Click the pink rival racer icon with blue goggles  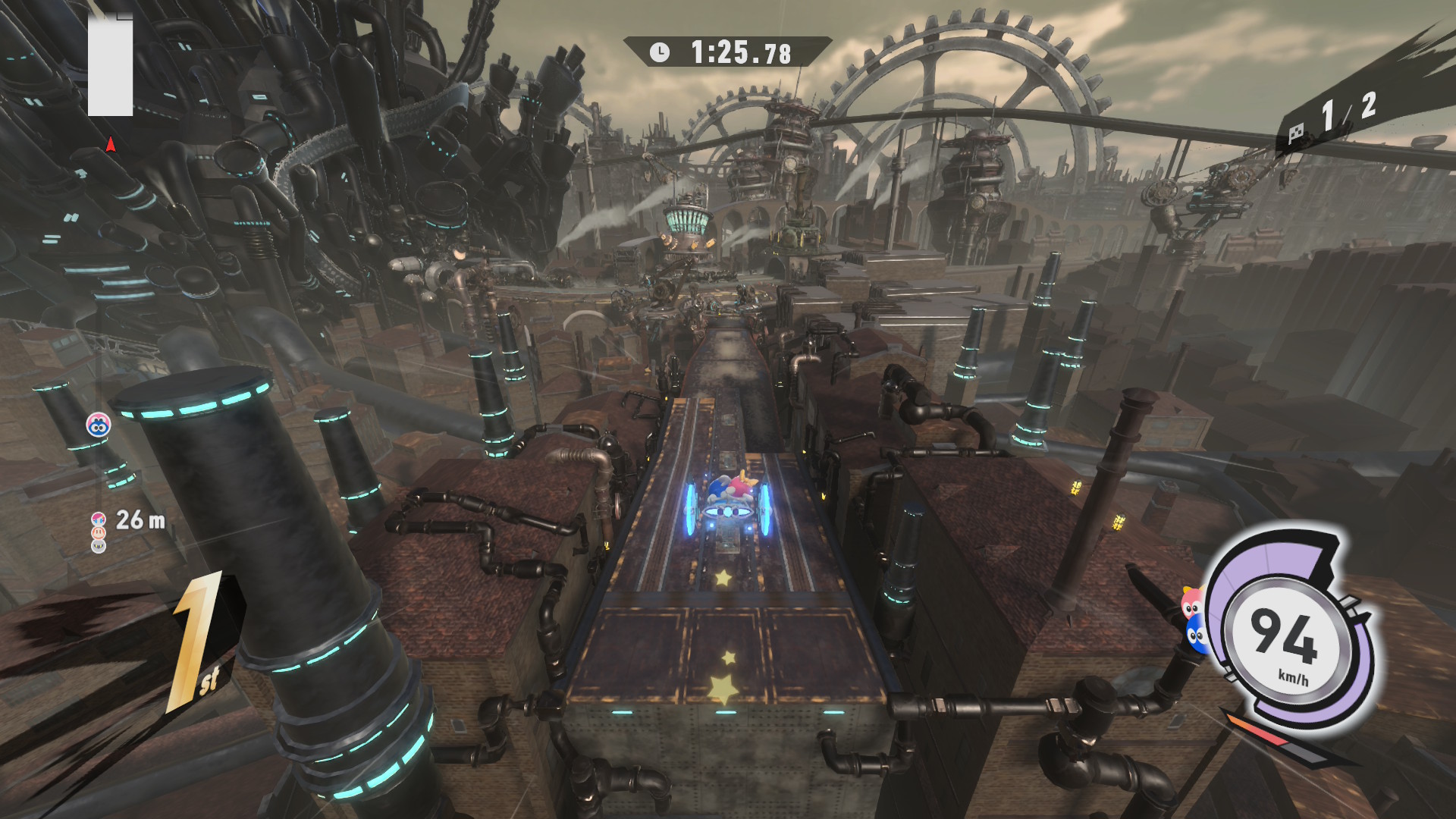[x=99, y=425]
